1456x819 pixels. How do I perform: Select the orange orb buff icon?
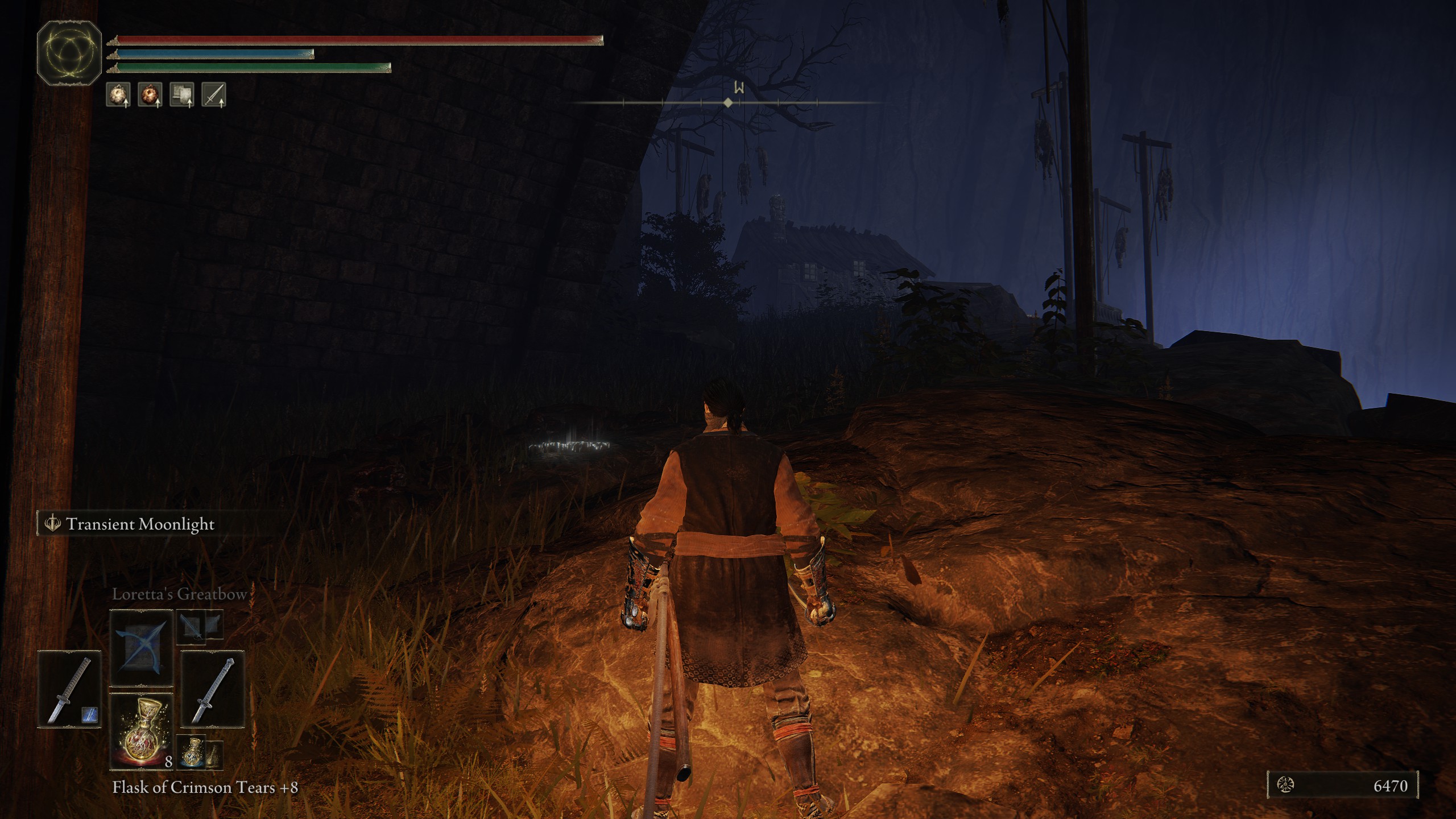pos(150,94)
